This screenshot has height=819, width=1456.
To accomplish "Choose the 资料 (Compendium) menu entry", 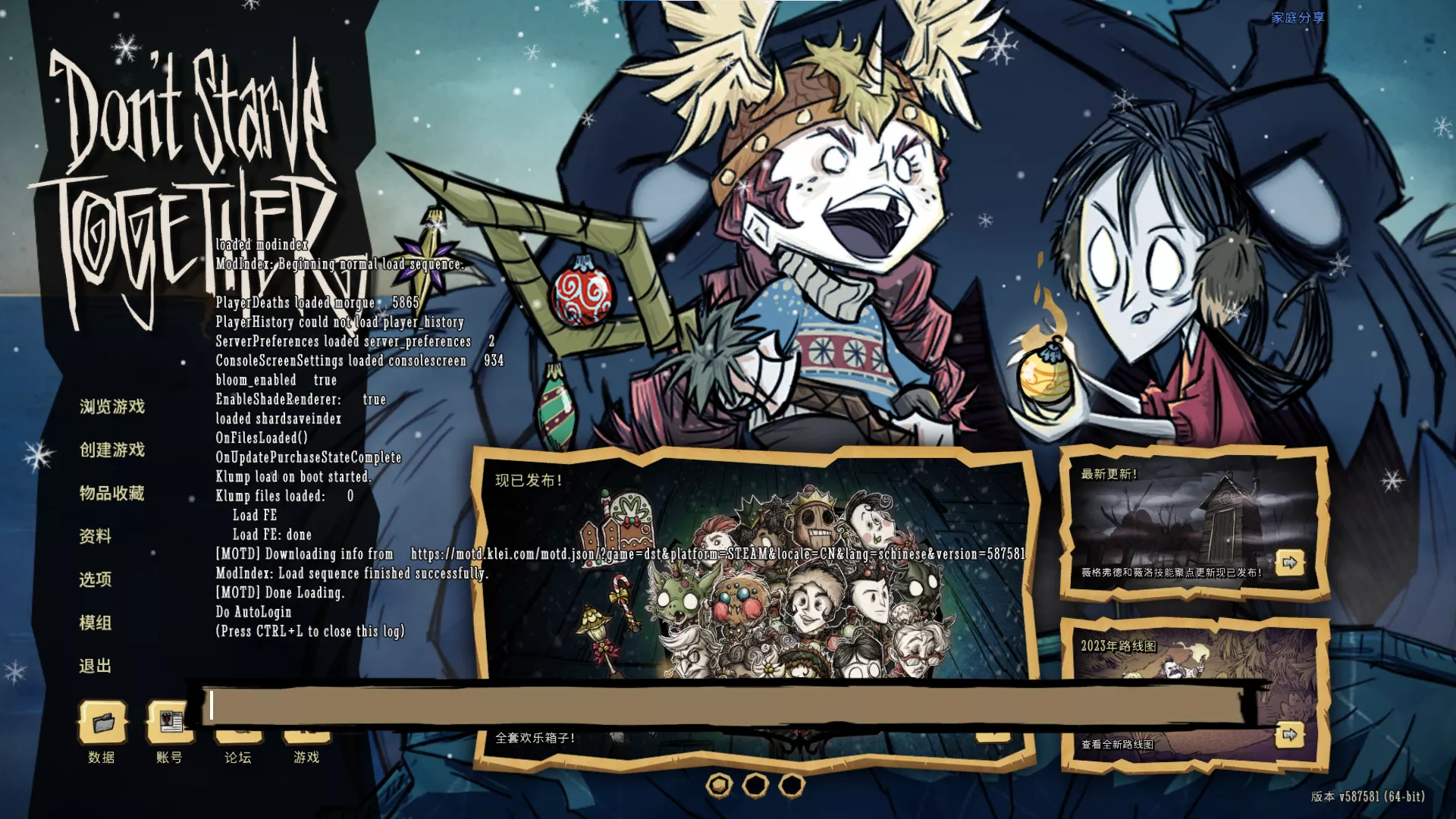I will [96, 536].
